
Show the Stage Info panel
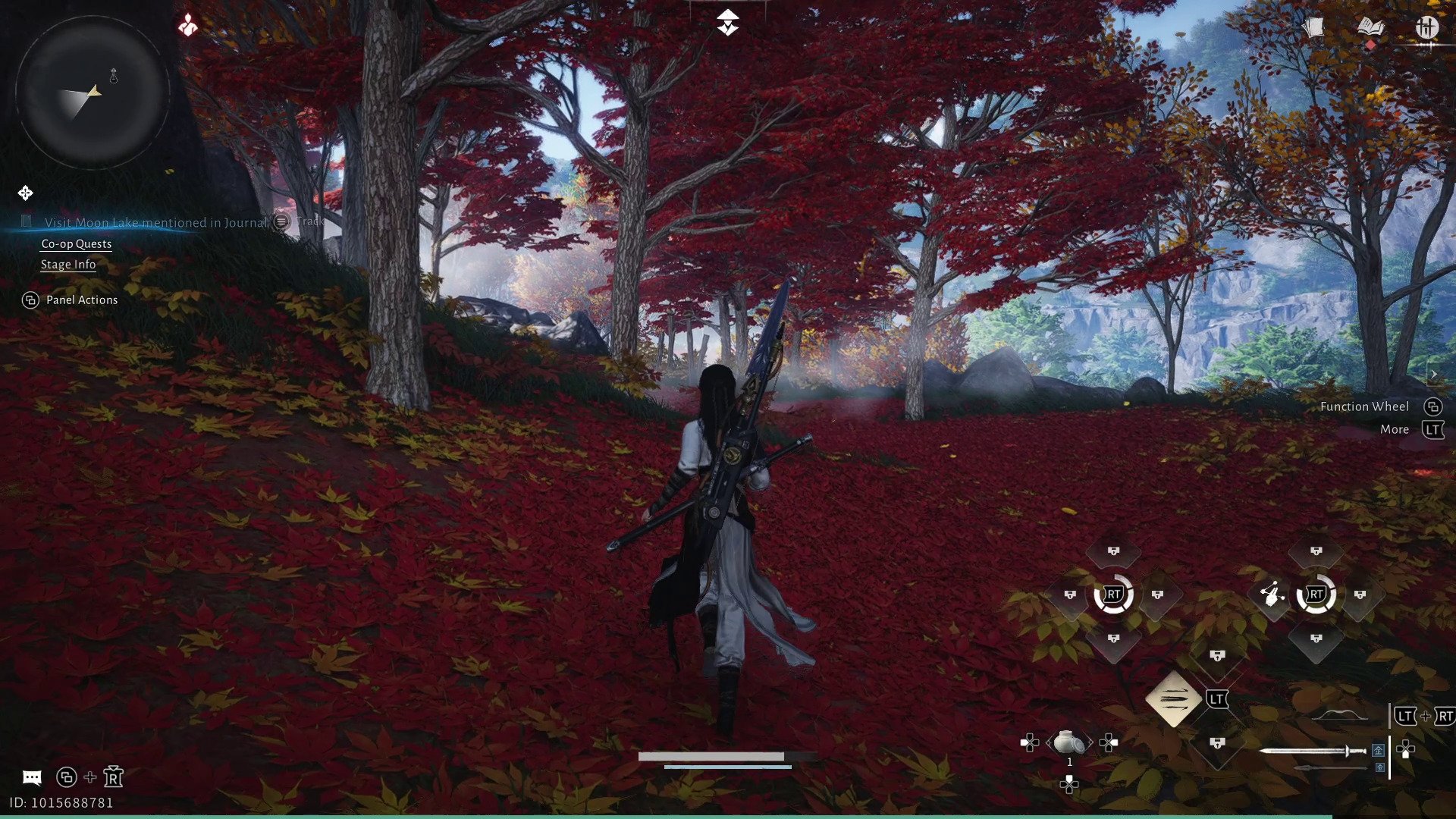(x=68, y=264)
